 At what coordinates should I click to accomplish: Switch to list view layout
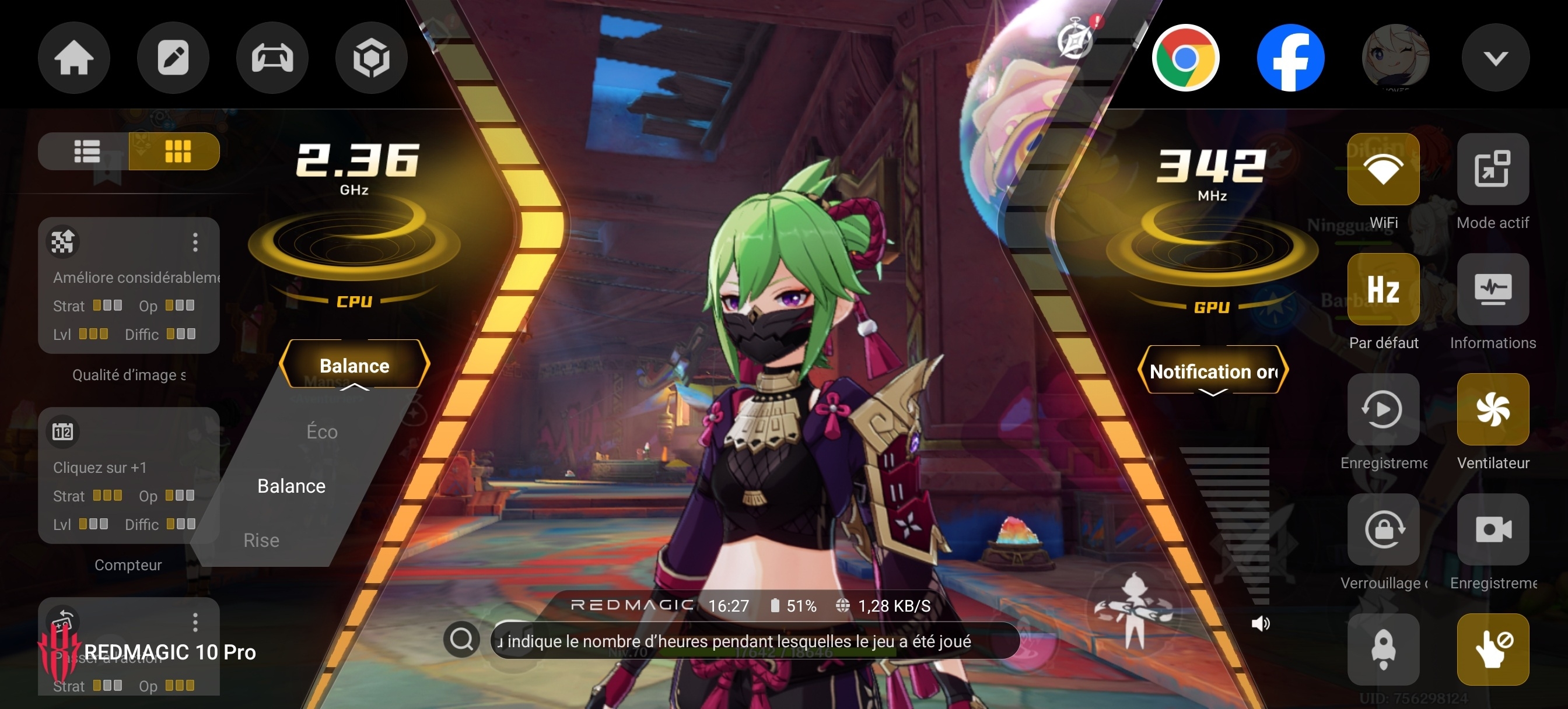[x=86, y=151]
